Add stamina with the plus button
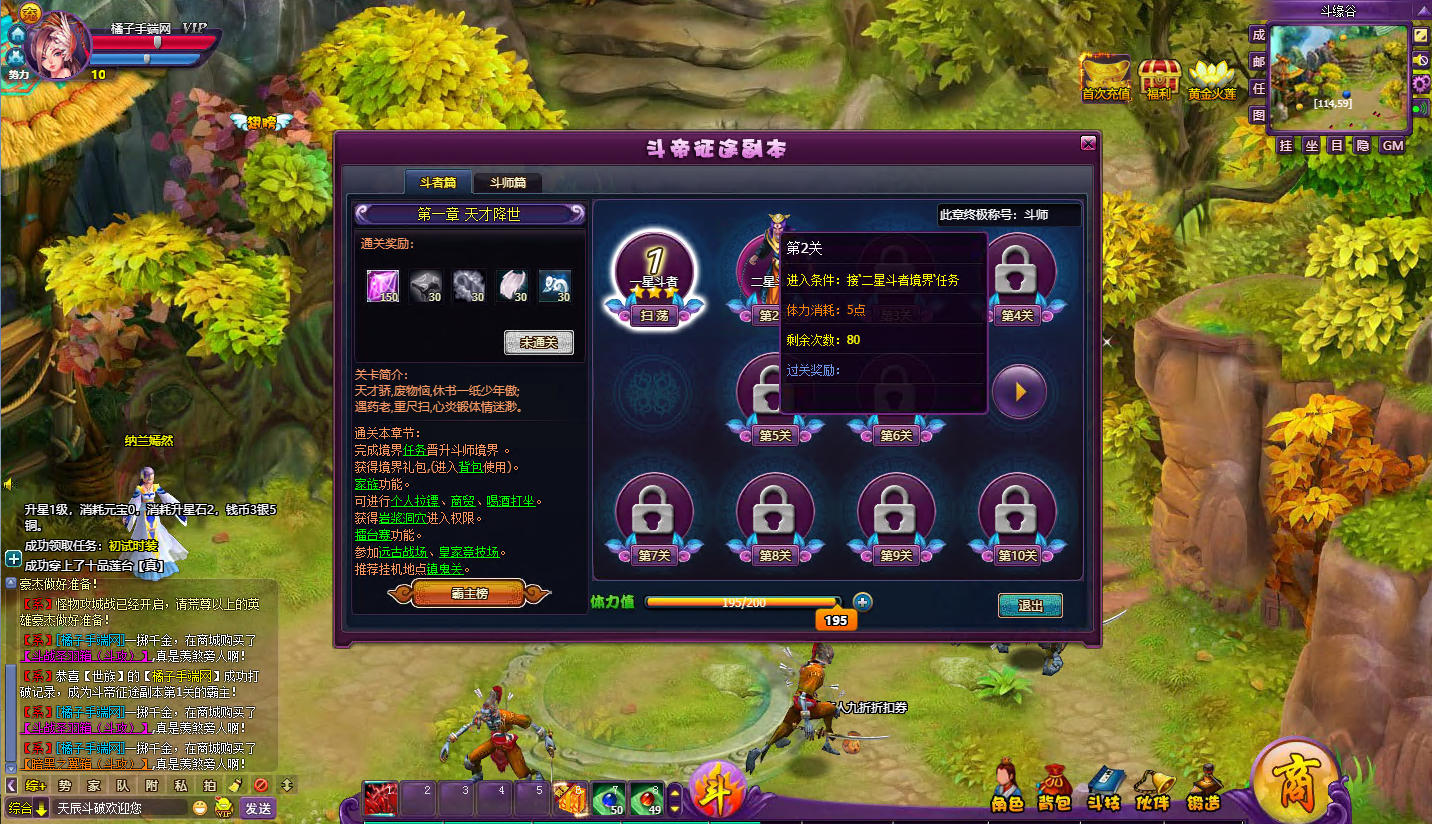This screenshot has width=1432, height=824. tap(862, 602)
